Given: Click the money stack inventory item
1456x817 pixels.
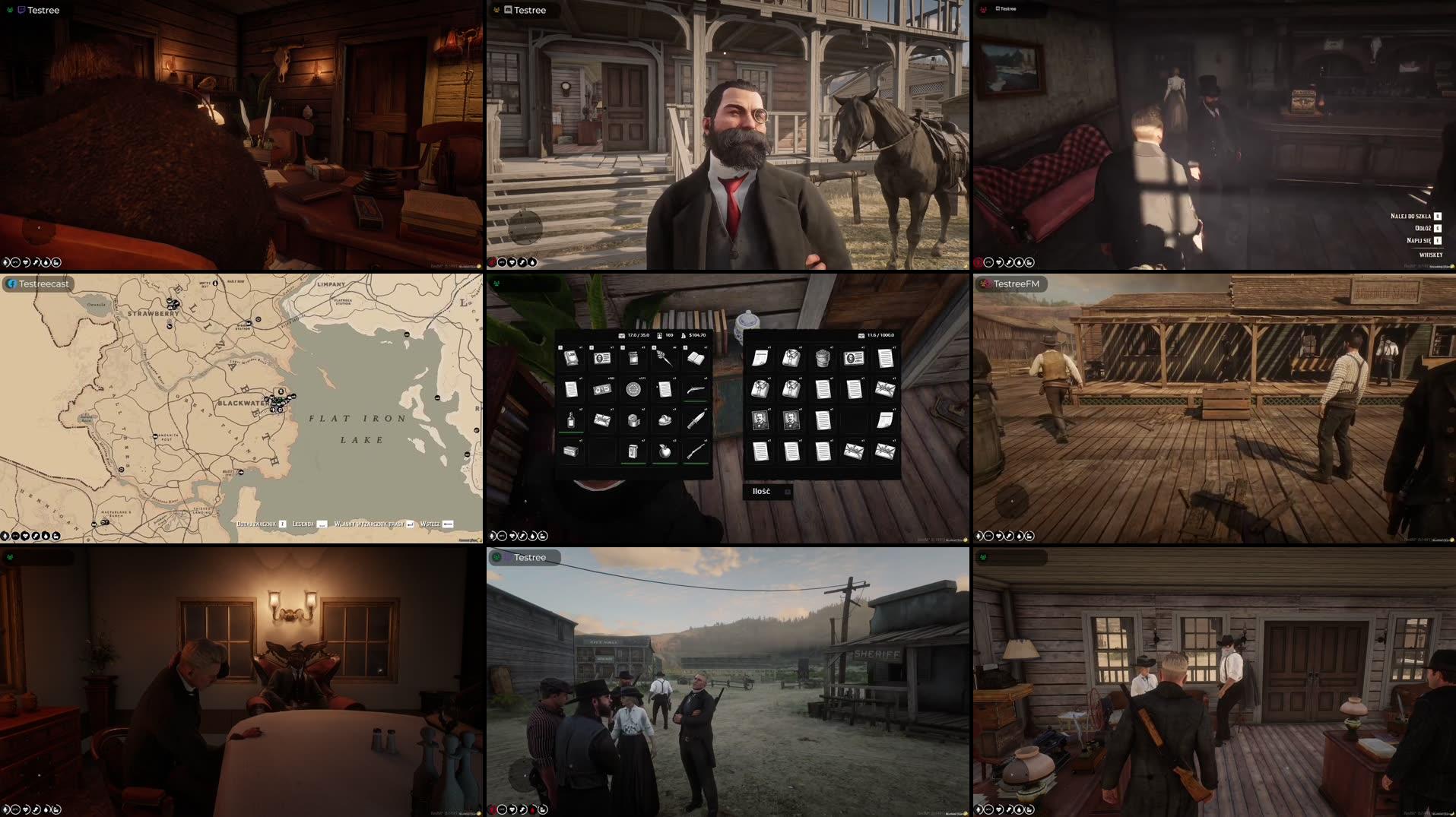Looking at the screenshot, I should 602,388.
